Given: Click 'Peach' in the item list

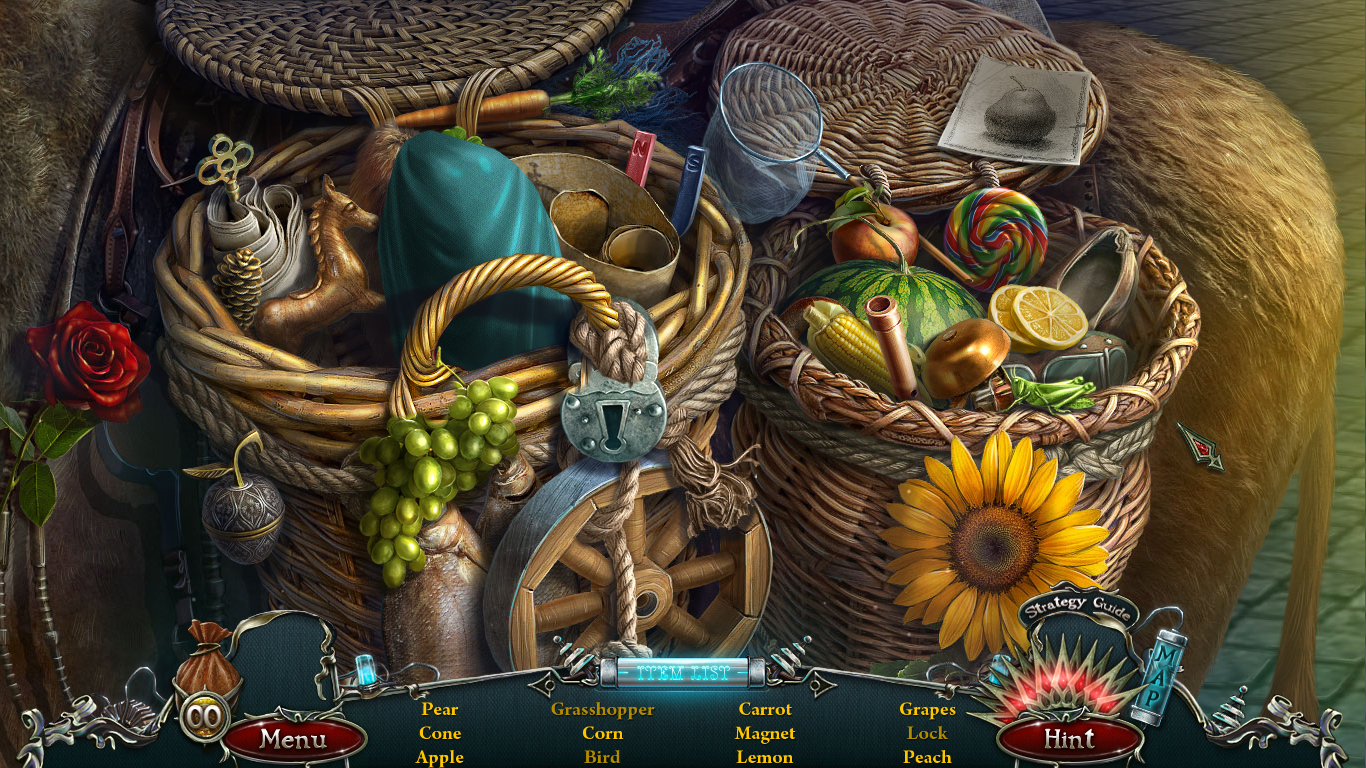Looking at the screenshot, I should 927,757.
